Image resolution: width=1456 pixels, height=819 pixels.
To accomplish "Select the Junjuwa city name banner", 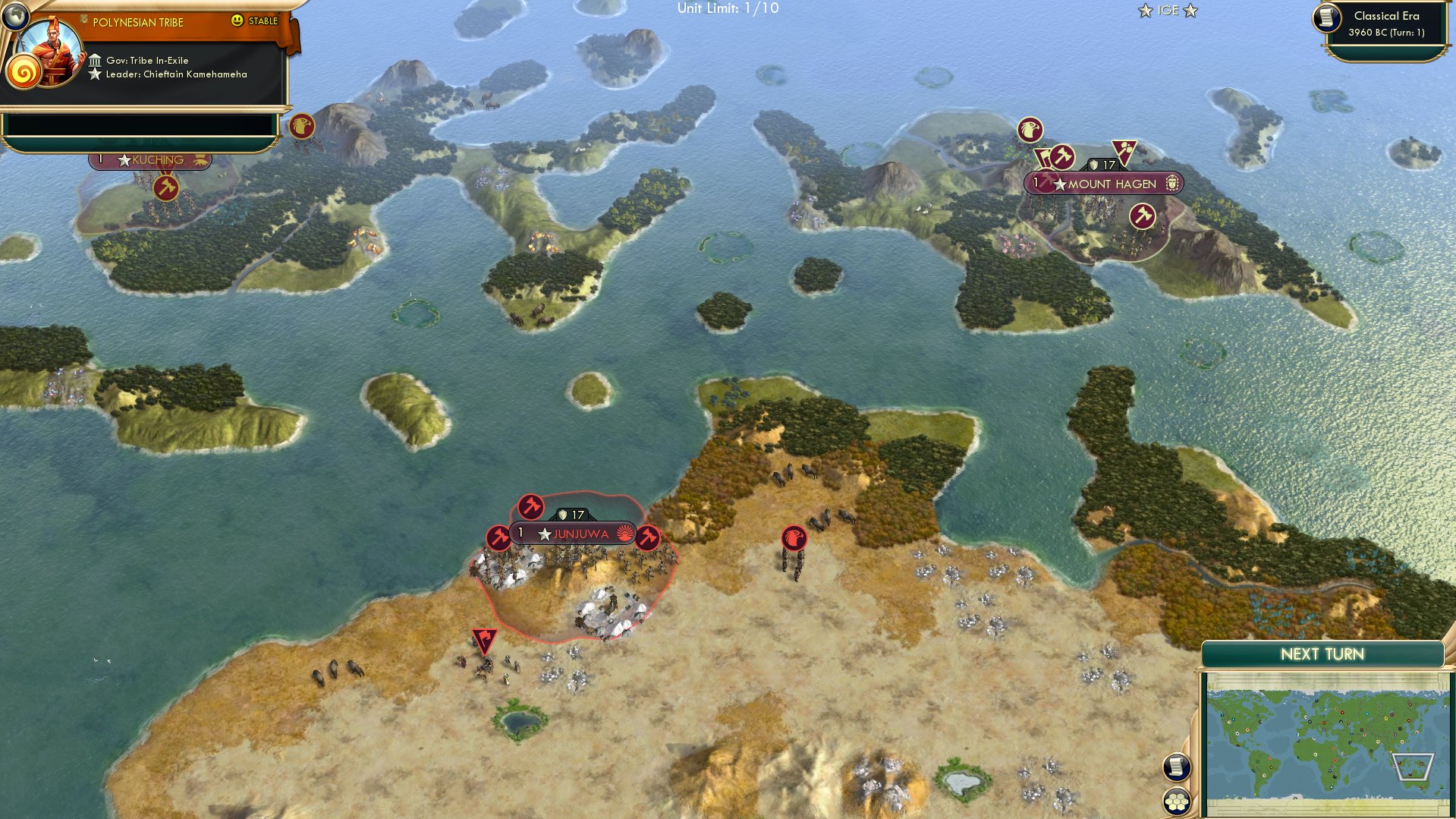I will pos(581,534).
